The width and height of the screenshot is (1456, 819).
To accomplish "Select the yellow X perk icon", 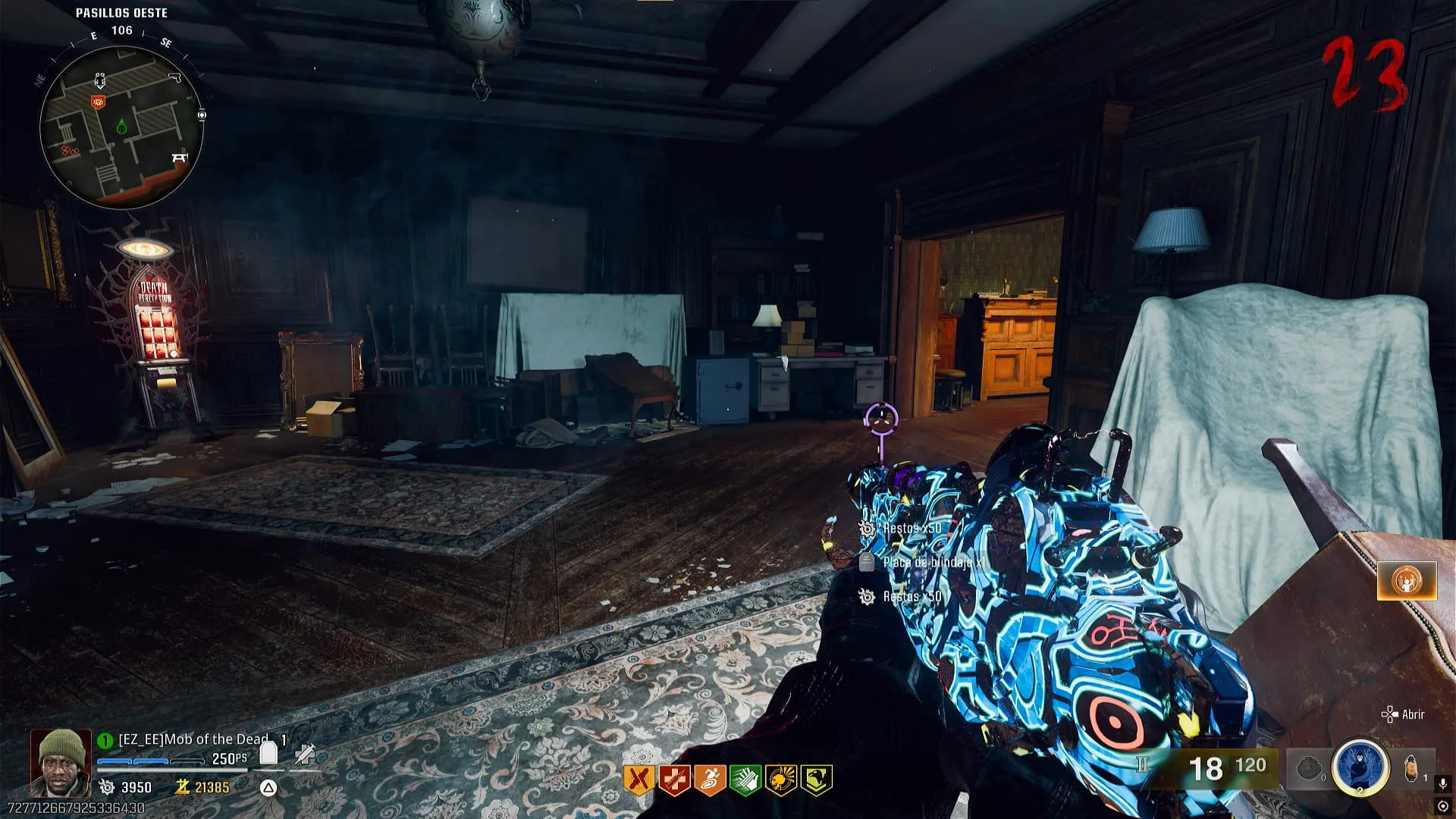I will [x=639, y=780].
